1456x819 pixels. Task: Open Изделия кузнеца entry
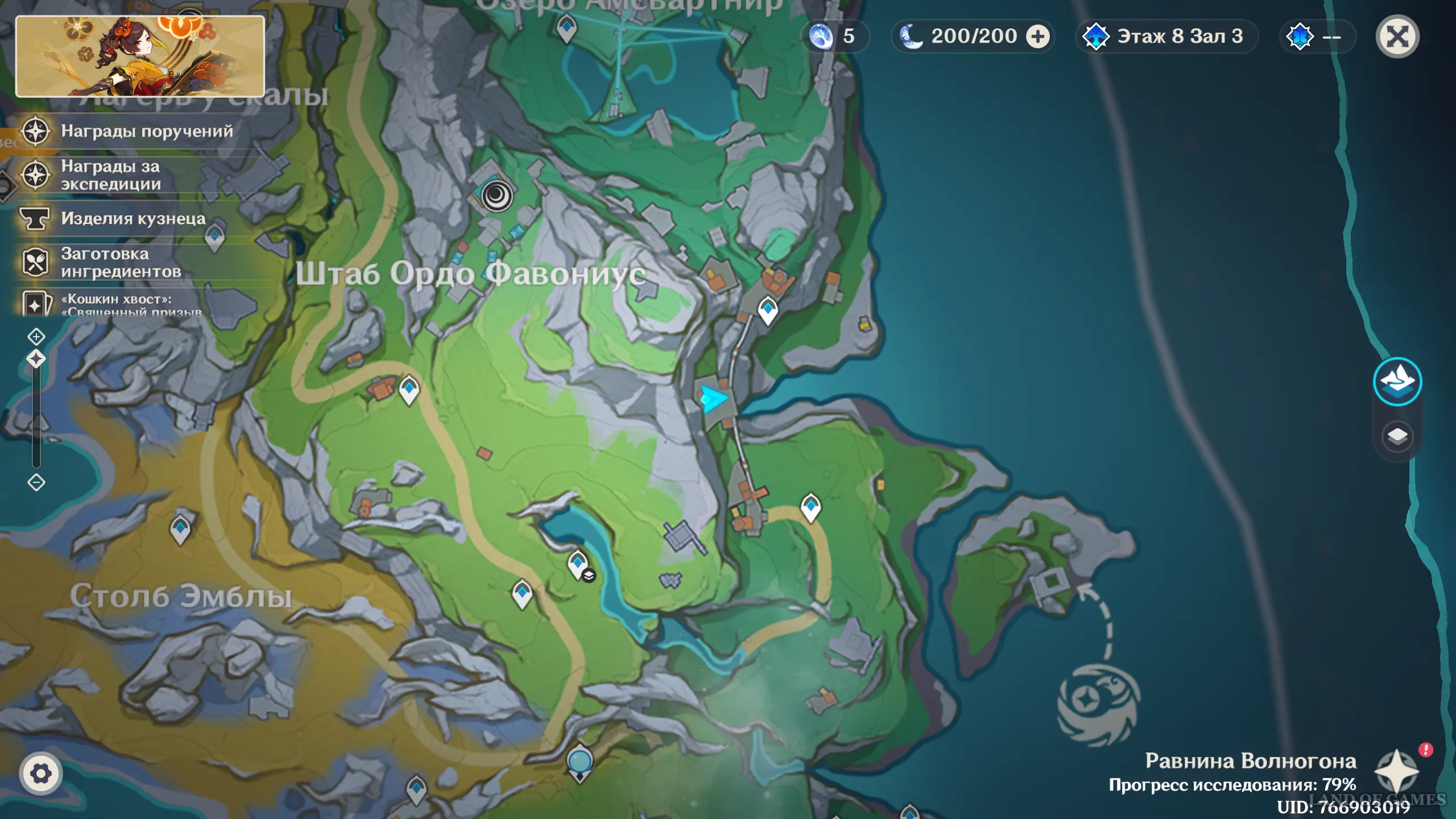[133, 218]
